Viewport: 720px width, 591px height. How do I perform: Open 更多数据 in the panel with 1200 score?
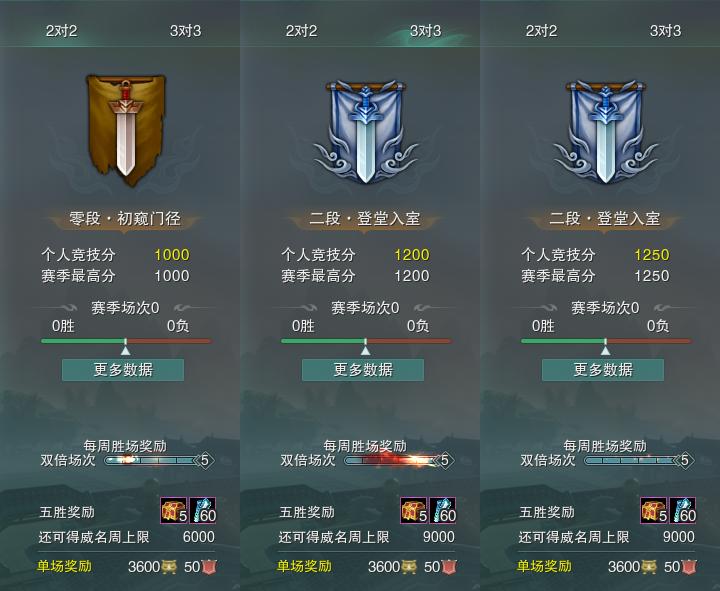click(363, 369)
